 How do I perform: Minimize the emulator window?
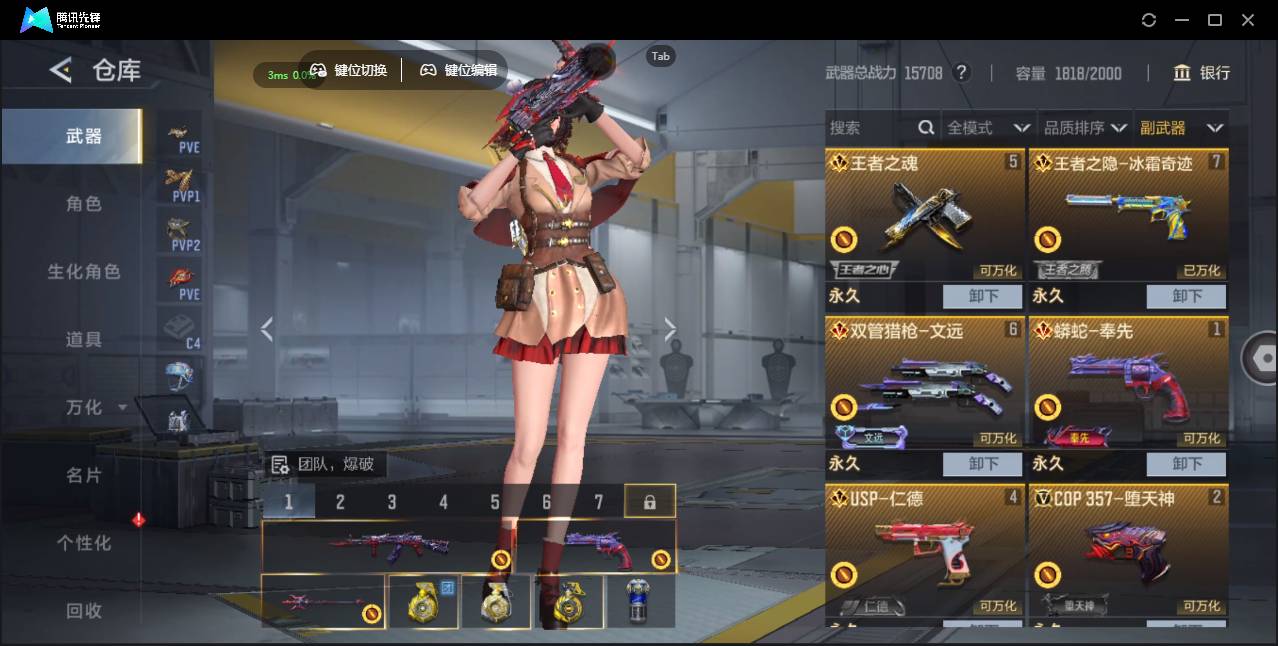point(1182,20)
